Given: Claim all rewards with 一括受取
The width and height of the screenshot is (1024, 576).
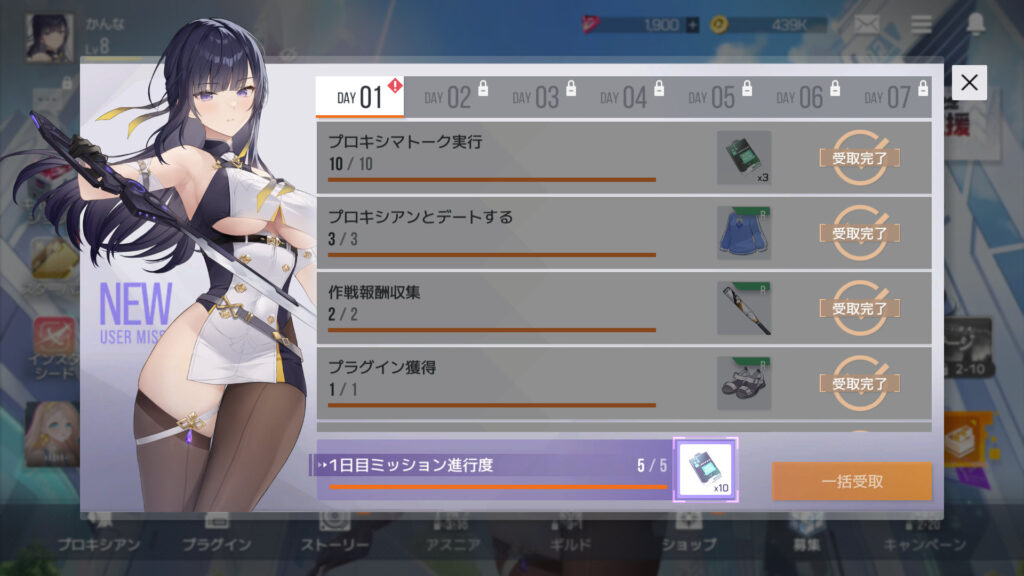Looking at the screenshot, I should point(851,481).
